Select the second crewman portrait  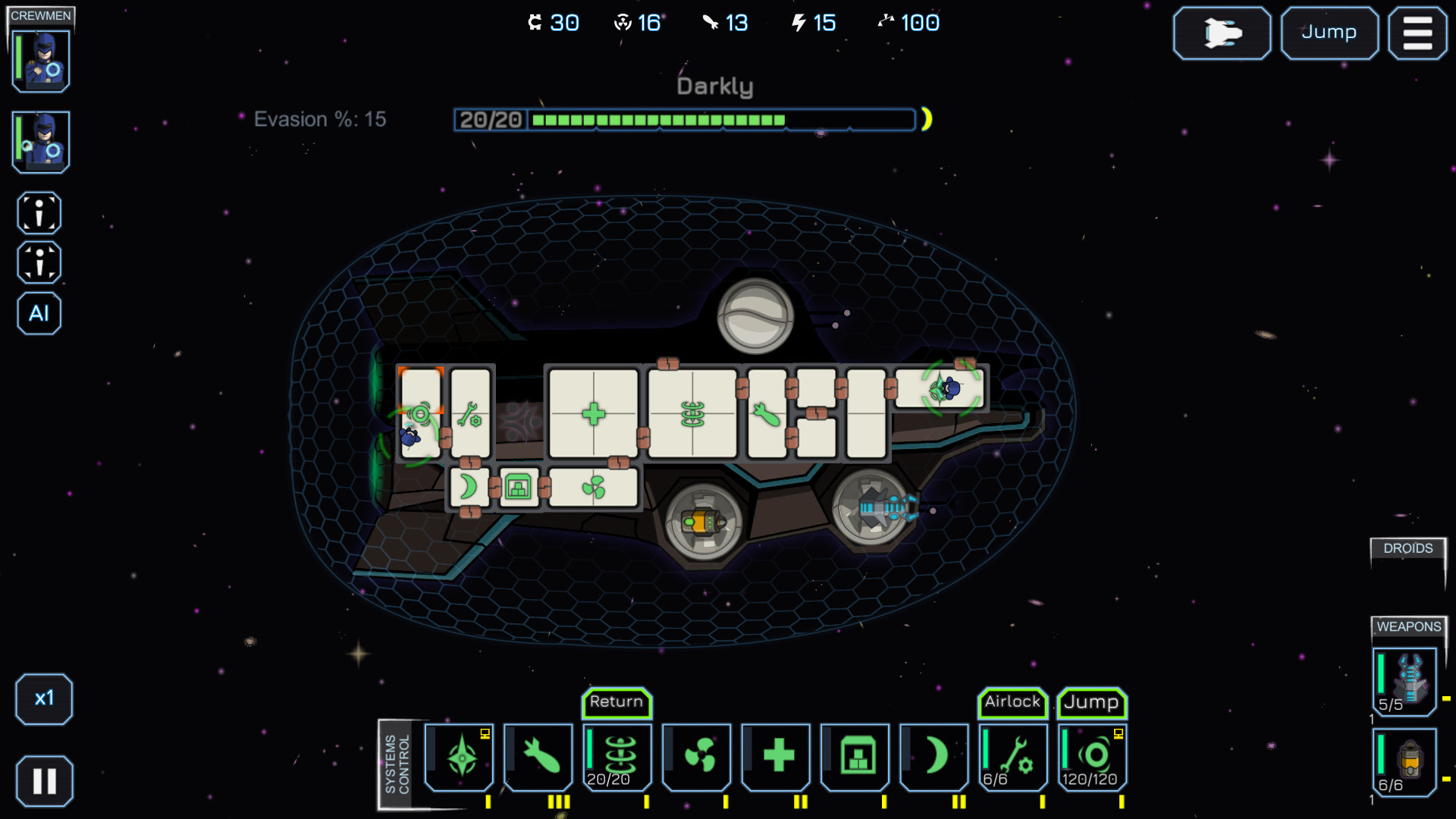coord(42,142)
